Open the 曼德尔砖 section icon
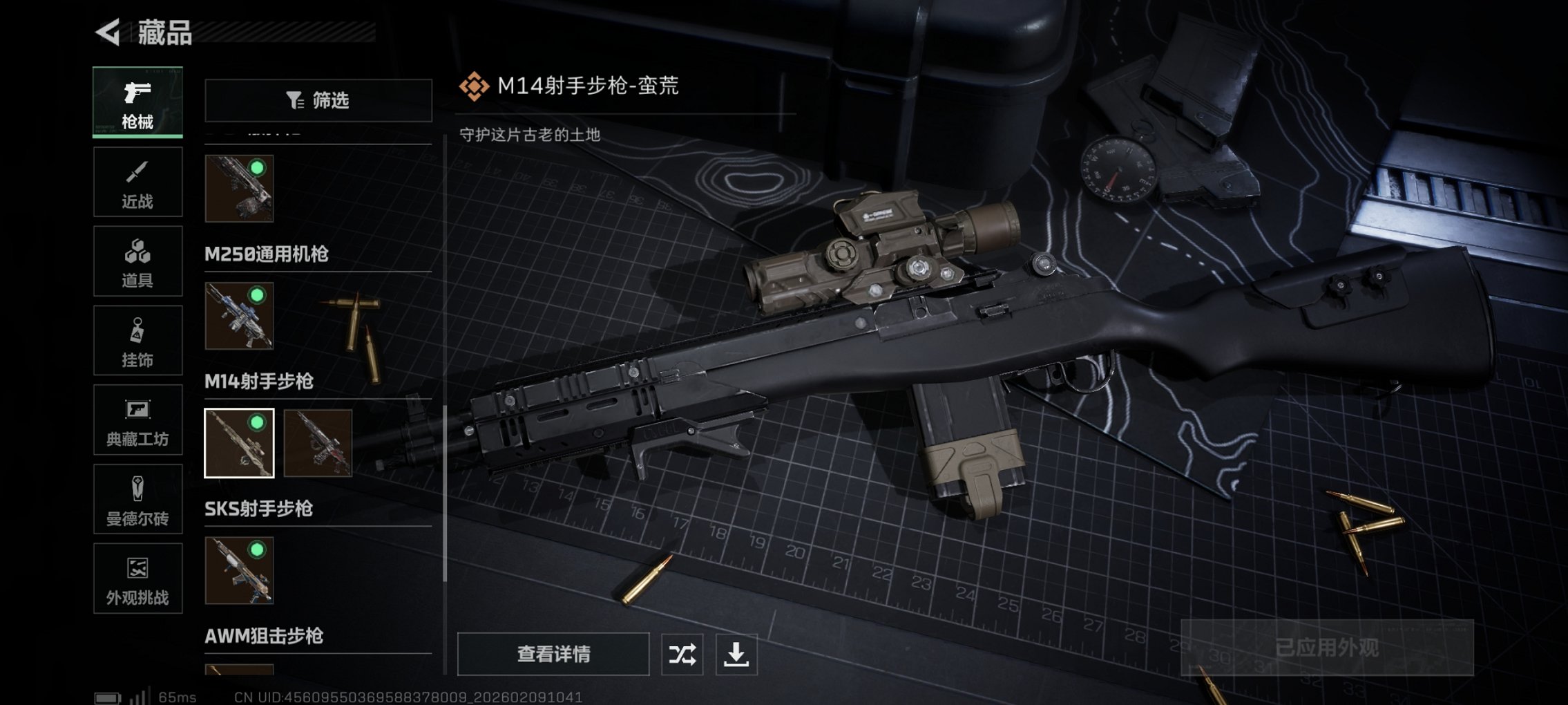The width and height of the screenshot is (1568, 705). click(x=137, y=499)
